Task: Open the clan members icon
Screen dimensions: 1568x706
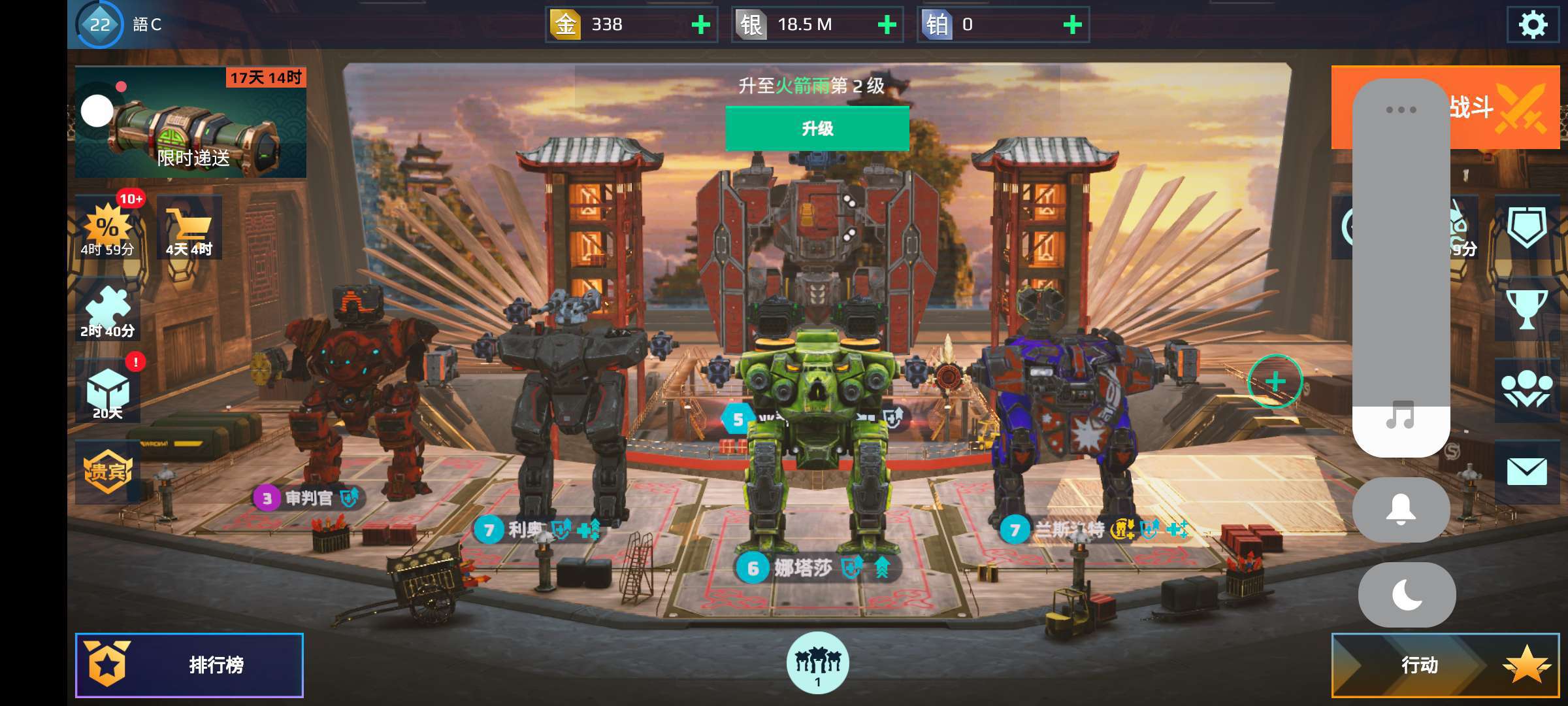Action: [x=1526, y=390]
